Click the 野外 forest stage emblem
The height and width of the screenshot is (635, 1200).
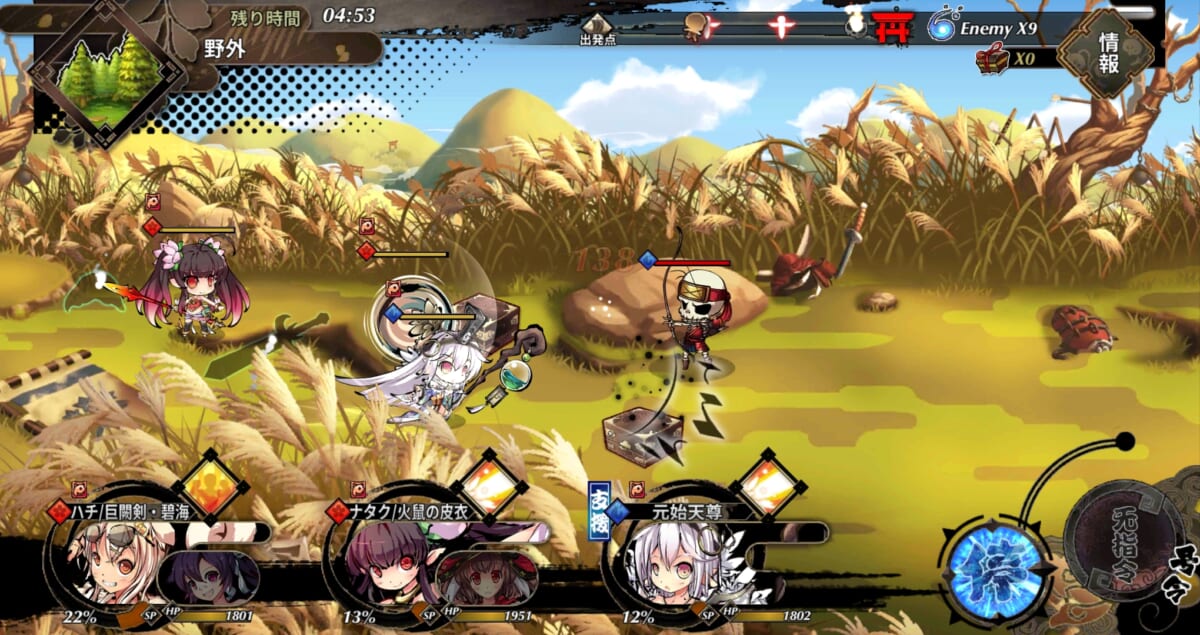(x=107, y=76)
